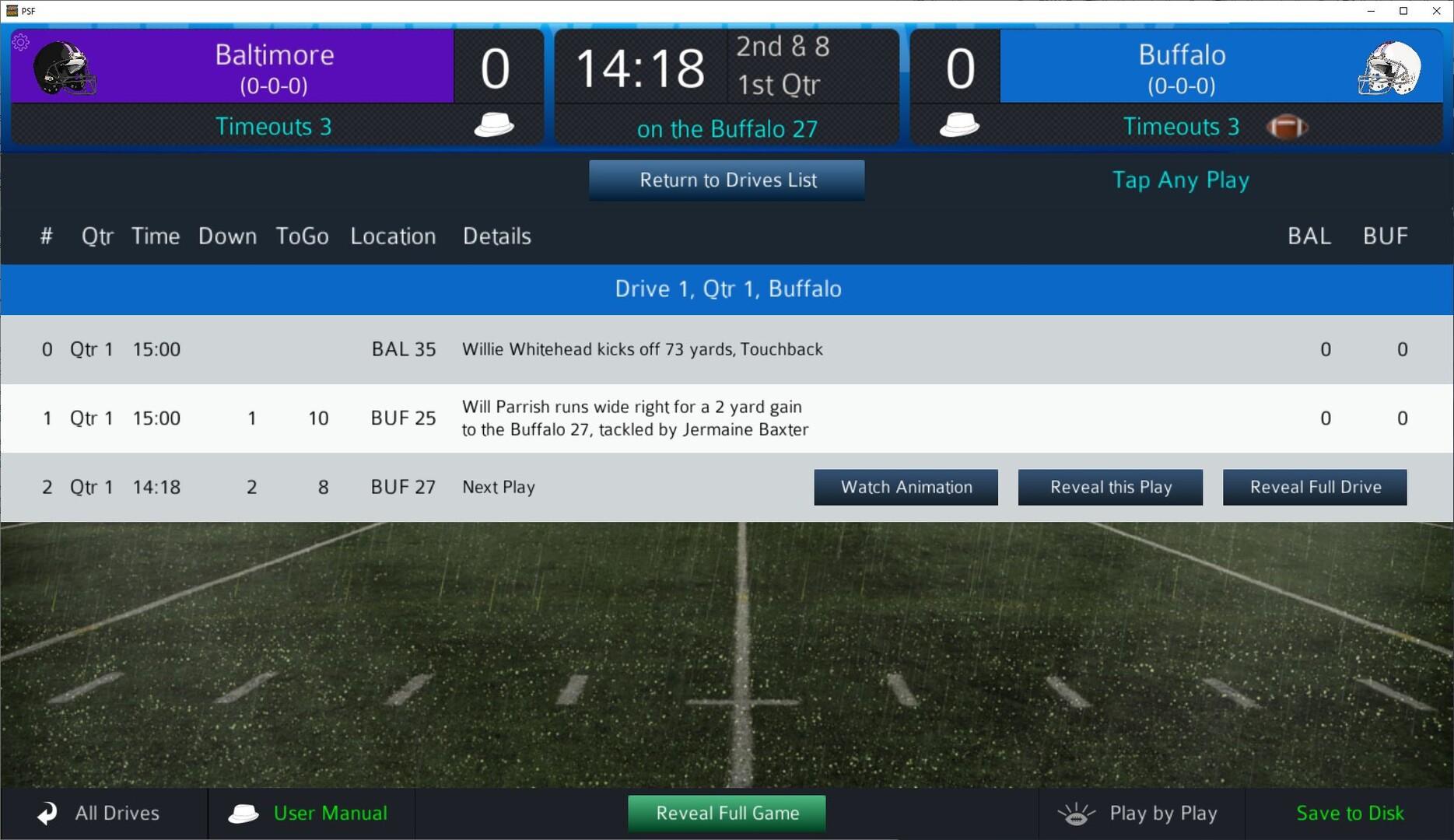
Task: Click the curved back arrow beside All Drives
Action: click(x=46, y=813)
